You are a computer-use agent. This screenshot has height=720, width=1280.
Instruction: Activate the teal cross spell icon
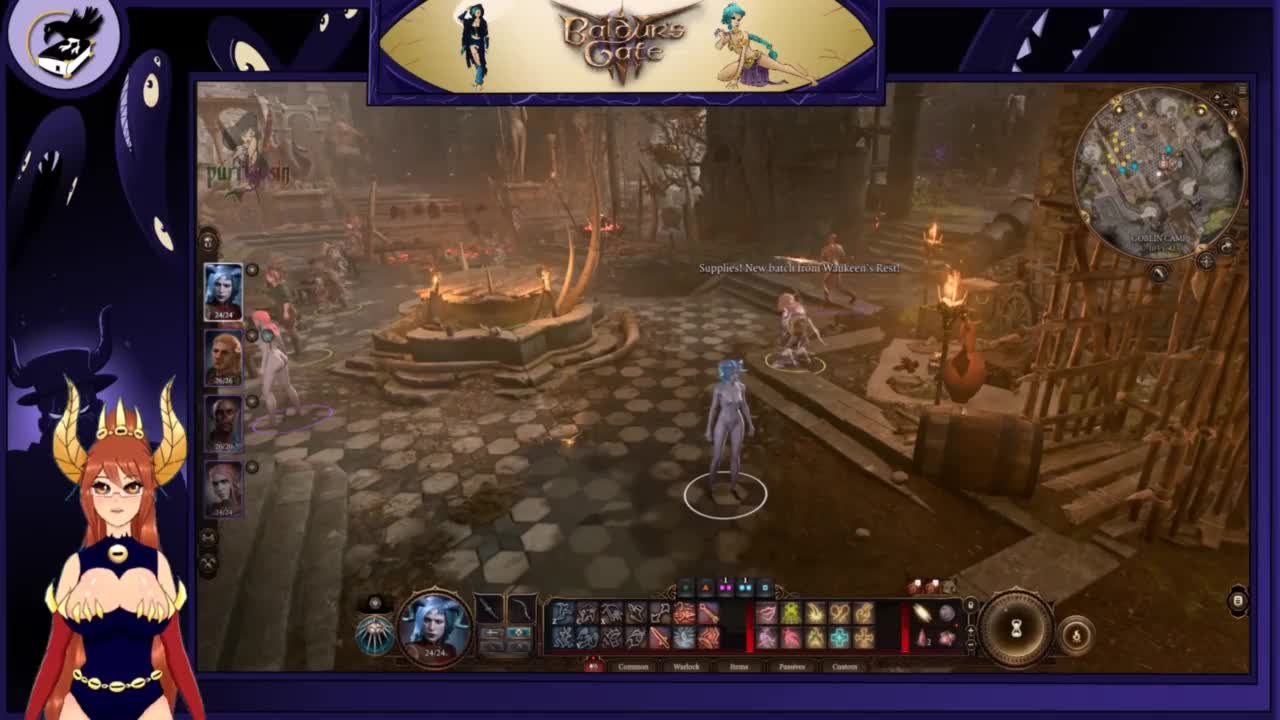coord(839,637)
